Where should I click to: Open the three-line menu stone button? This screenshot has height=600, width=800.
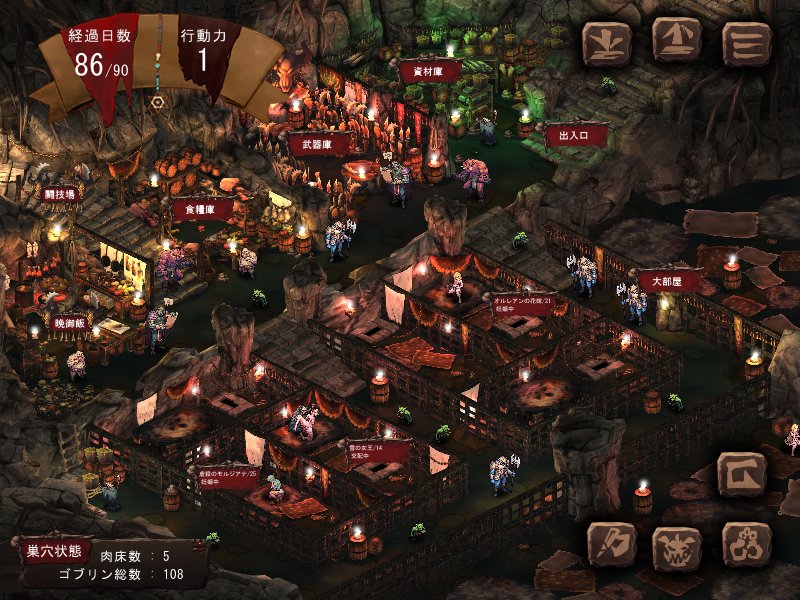(x=747, y=43)
